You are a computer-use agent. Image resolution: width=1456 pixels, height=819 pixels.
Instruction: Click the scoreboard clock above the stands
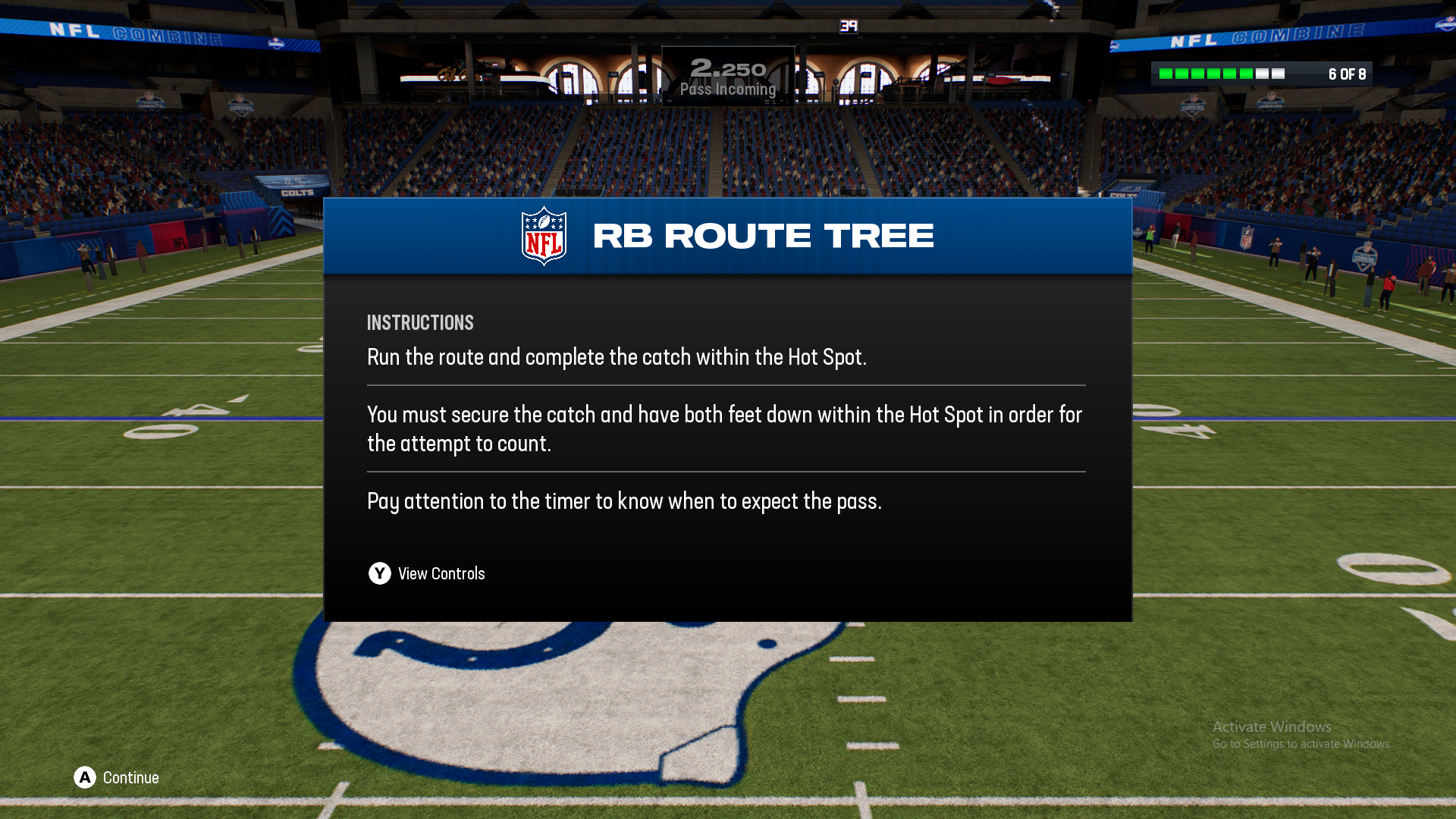tap(849, 25)
